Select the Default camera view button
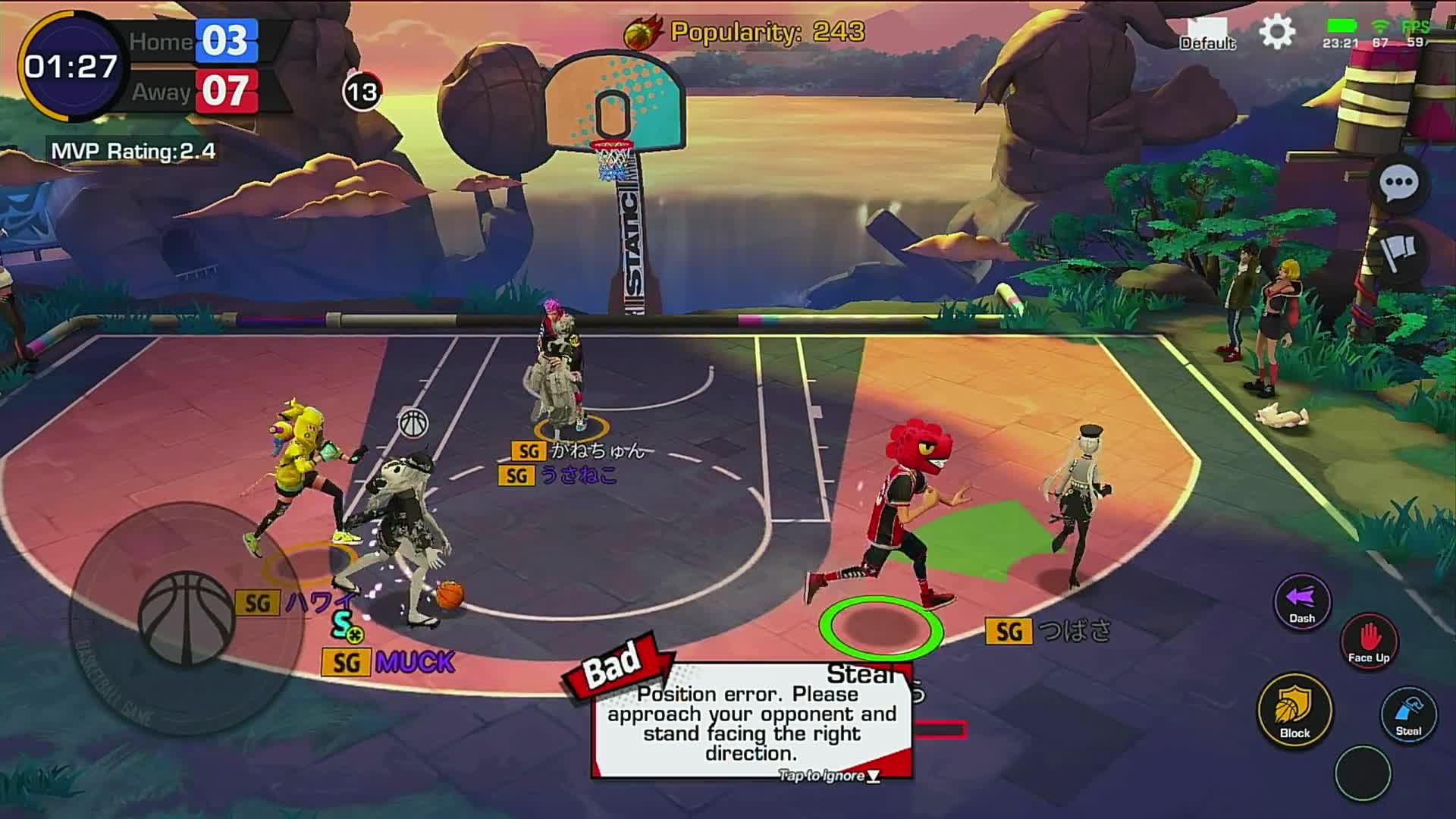This screenshot has height=819, width=1456. pos(1207,36)
